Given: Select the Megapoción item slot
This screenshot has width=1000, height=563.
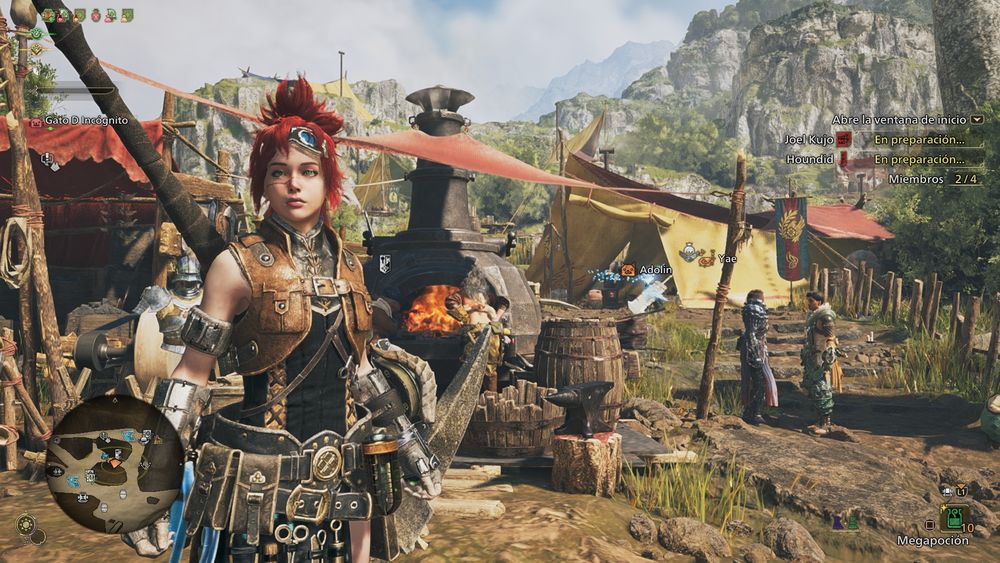Looking at the screenshot, I should point(953,518).
